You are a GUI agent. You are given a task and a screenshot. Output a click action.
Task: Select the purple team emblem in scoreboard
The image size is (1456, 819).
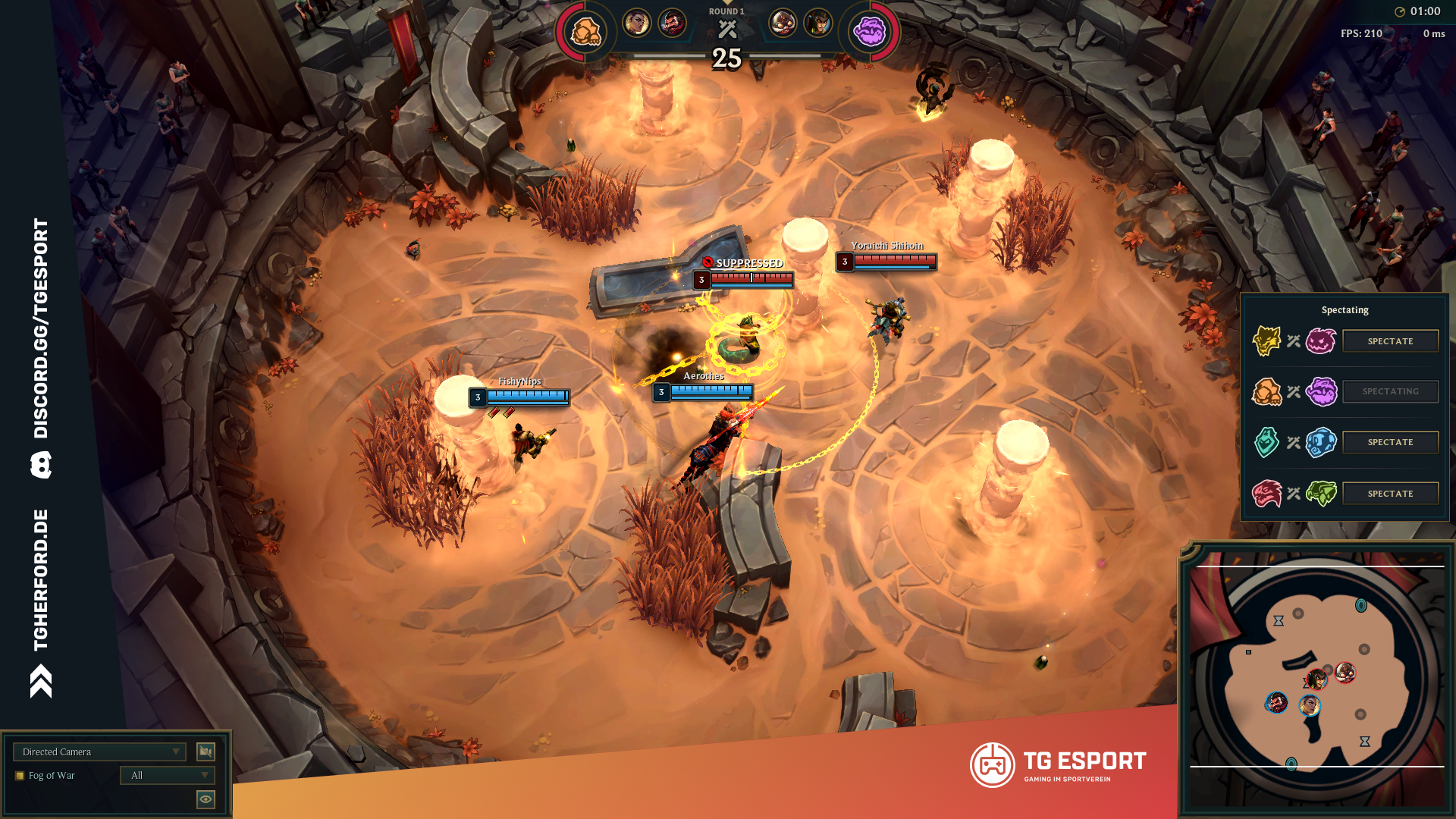click(870, 32)
